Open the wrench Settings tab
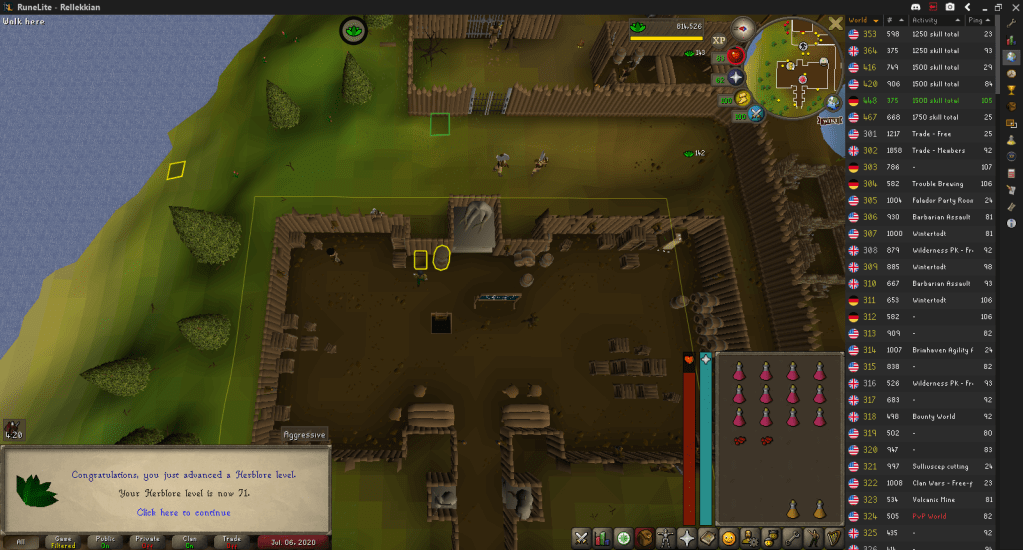The height and width of the screenshot is (550, 1023). (791, 538)
